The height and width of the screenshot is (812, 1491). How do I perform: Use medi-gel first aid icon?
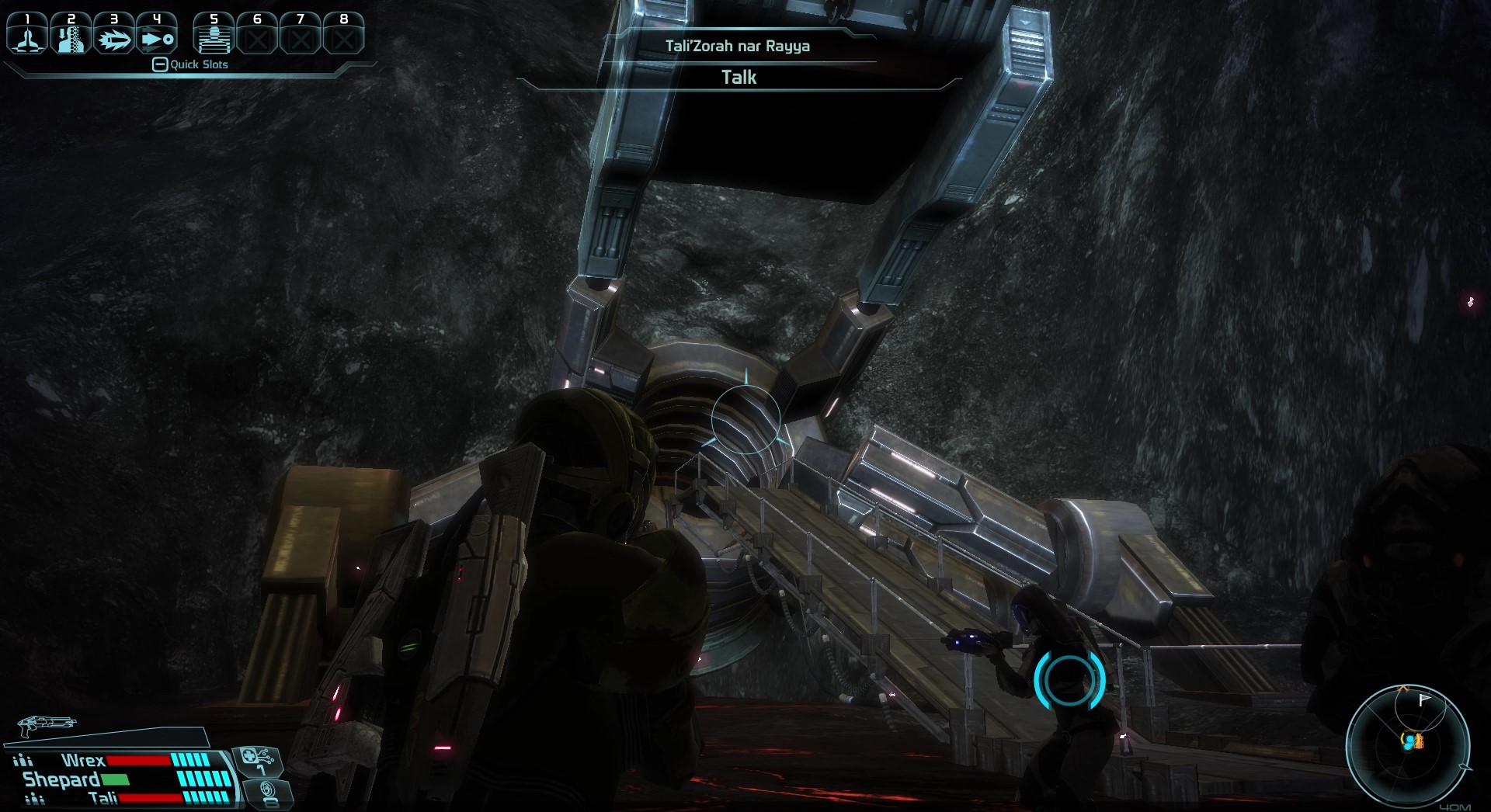click(258, 759)
